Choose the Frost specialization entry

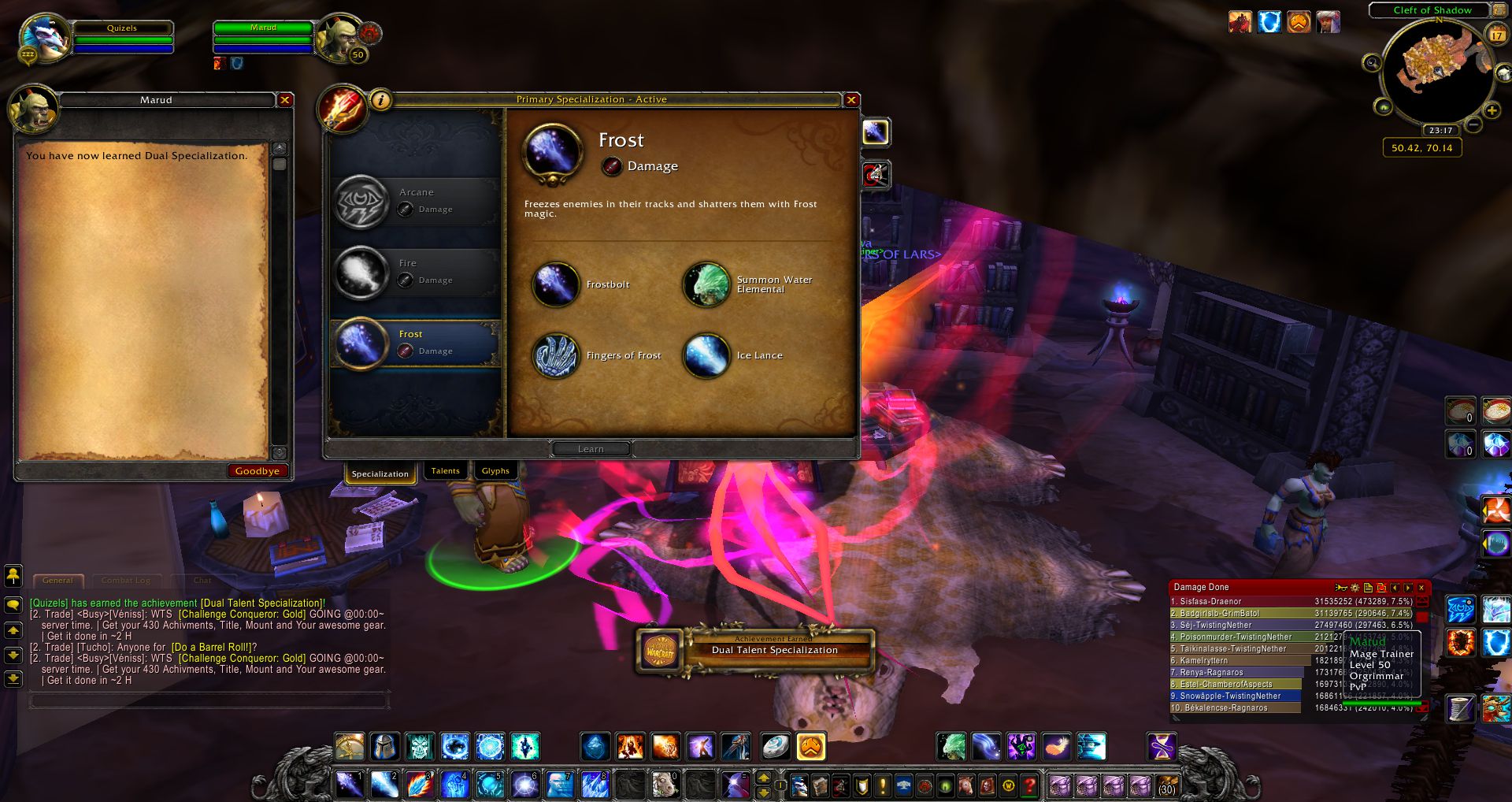416,343
